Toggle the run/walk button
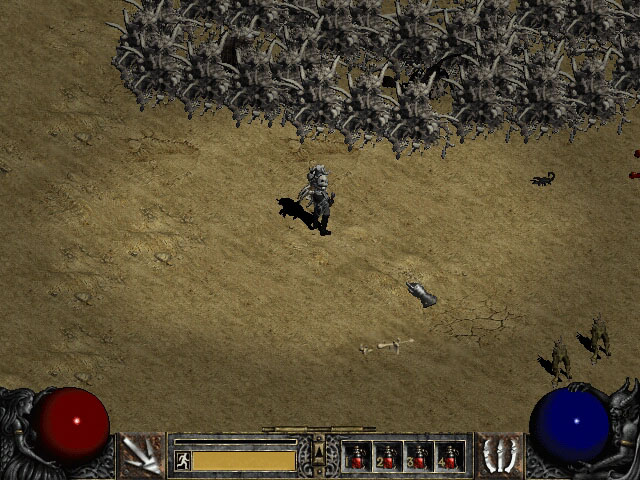 click(x=183, y=460)
